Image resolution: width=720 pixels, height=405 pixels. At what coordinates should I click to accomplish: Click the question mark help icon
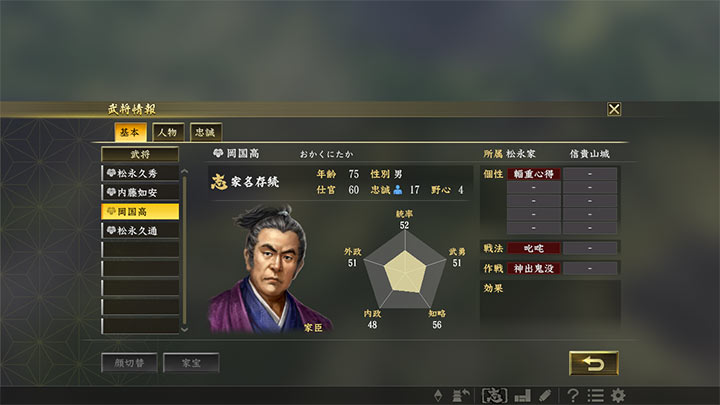tap(573, 395)
